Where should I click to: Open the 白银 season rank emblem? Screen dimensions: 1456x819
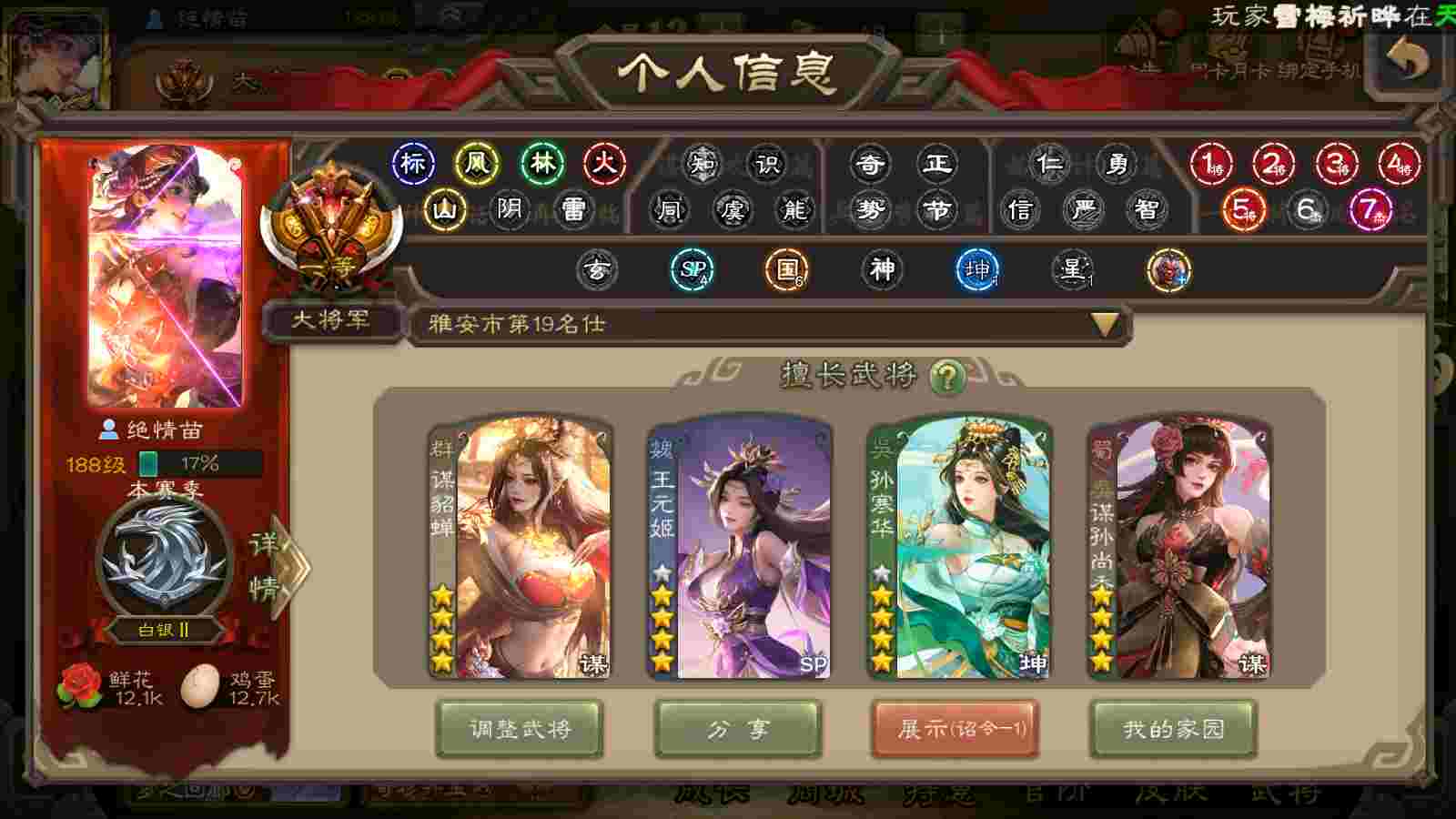tap(165, 557)
